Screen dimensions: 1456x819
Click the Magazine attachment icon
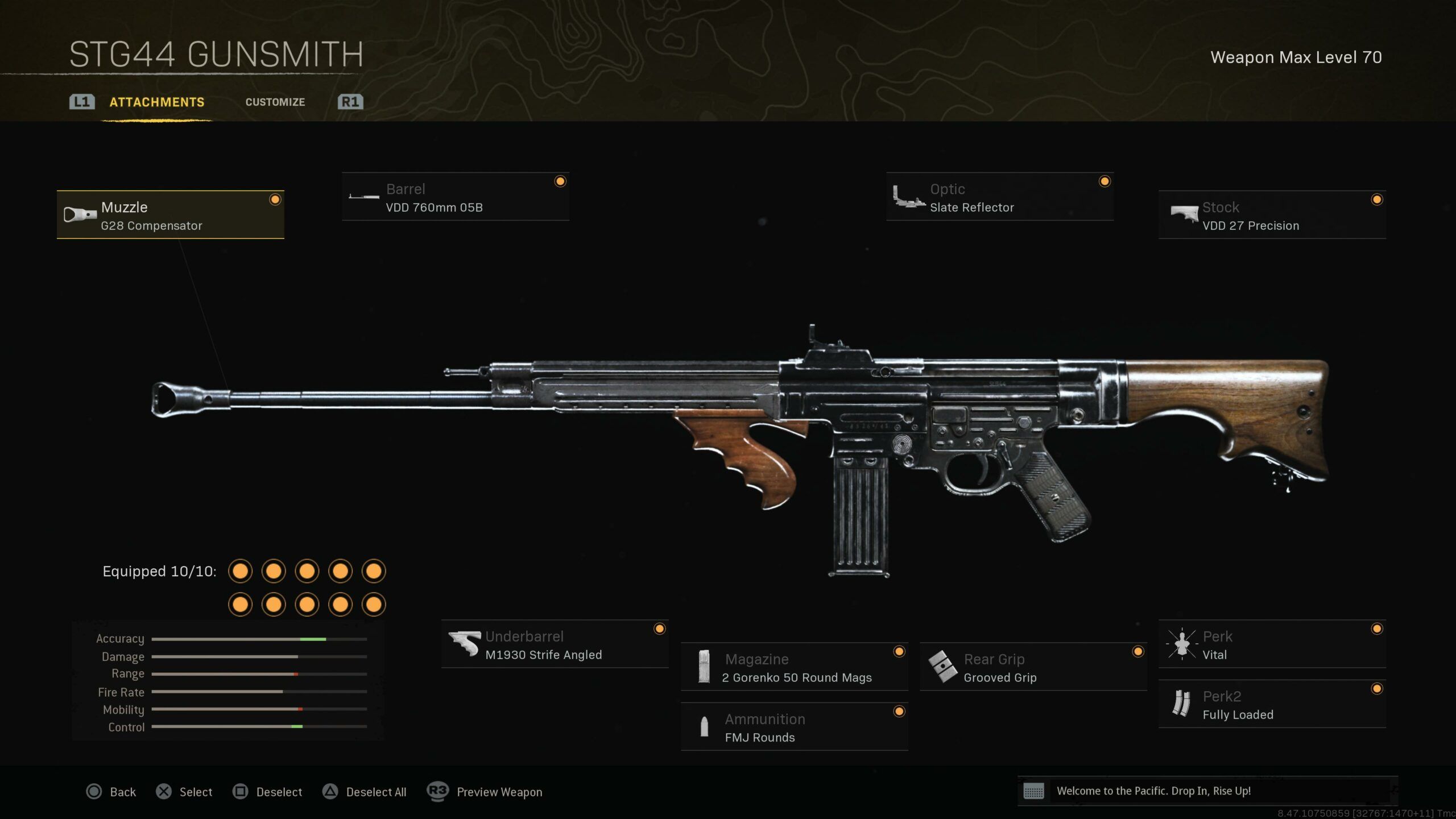[x=704, y=667]
